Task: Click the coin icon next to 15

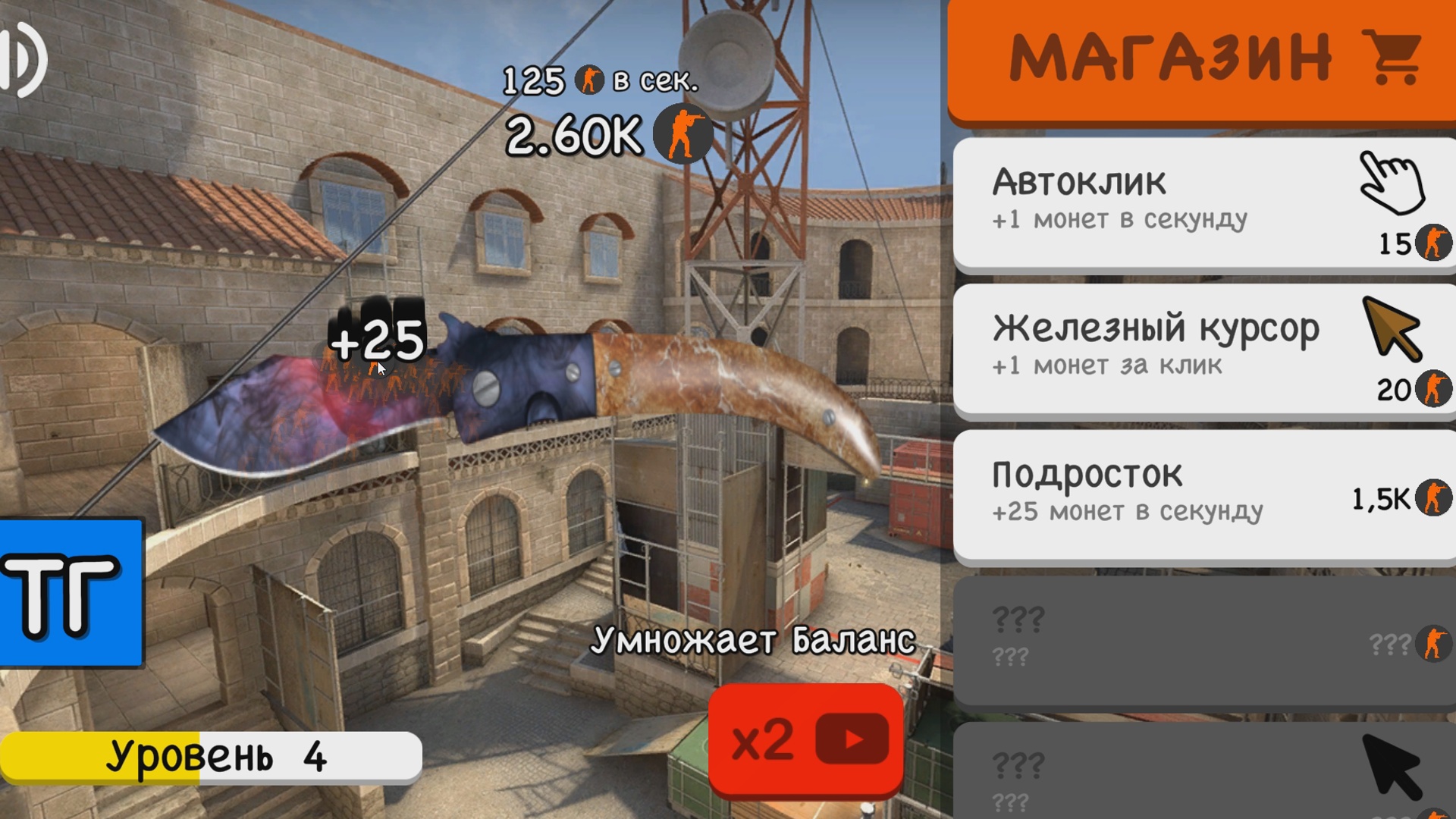Action: (1432, 243)
